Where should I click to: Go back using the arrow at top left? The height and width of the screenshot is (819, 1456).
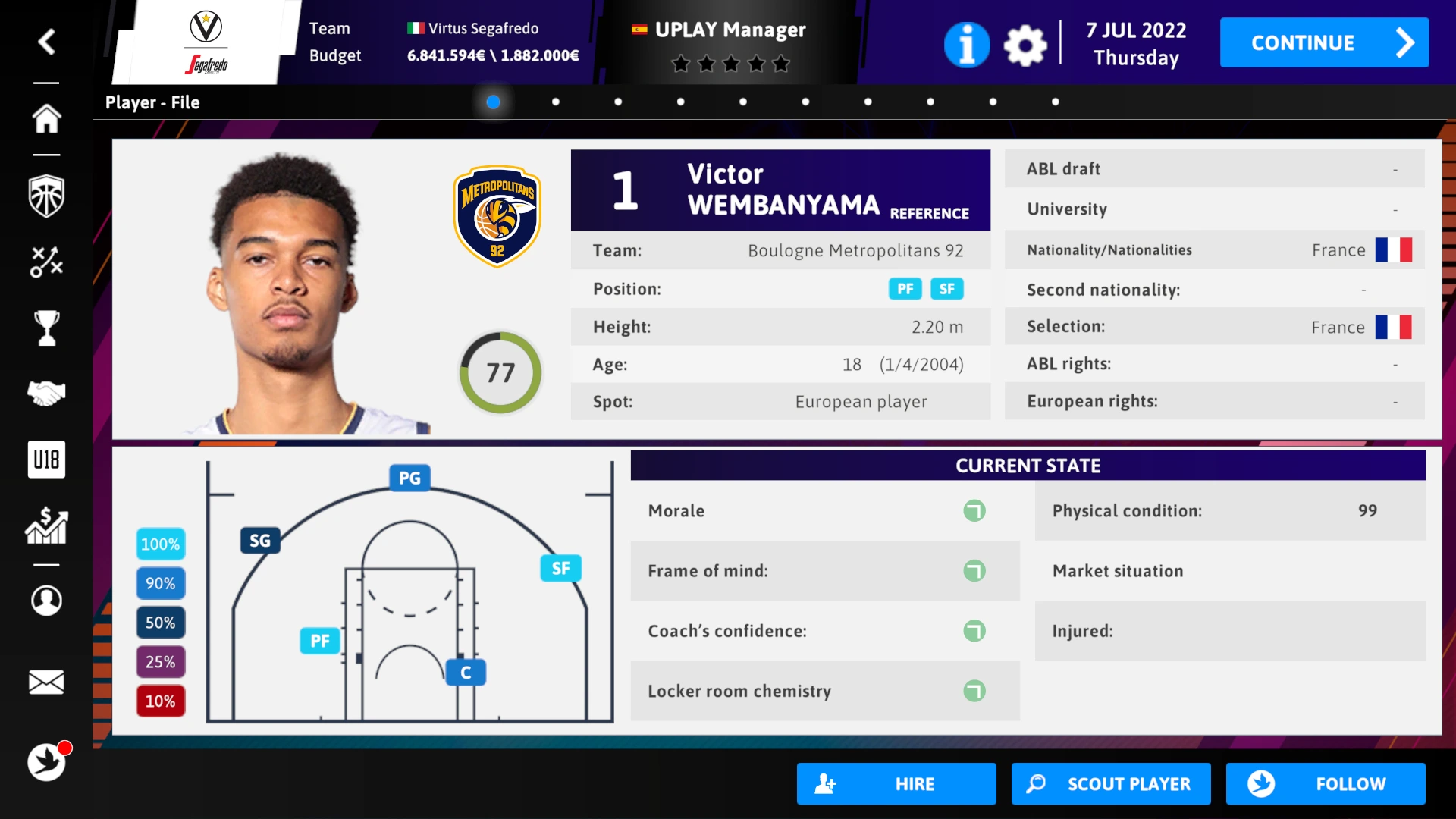tap(47, 42)
